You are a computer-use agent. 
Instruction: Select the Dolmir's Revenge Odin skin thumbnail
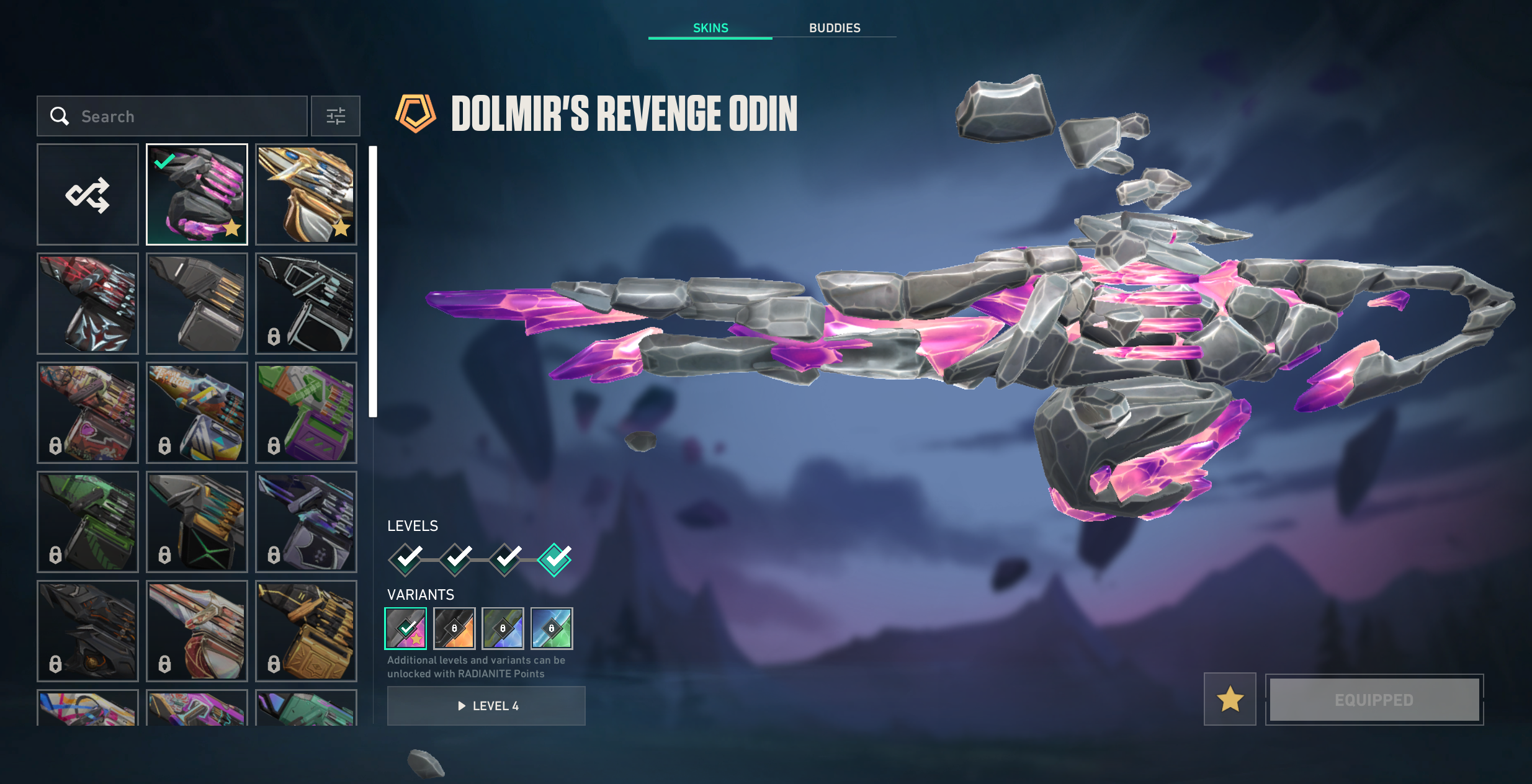(x=197, y=195)
